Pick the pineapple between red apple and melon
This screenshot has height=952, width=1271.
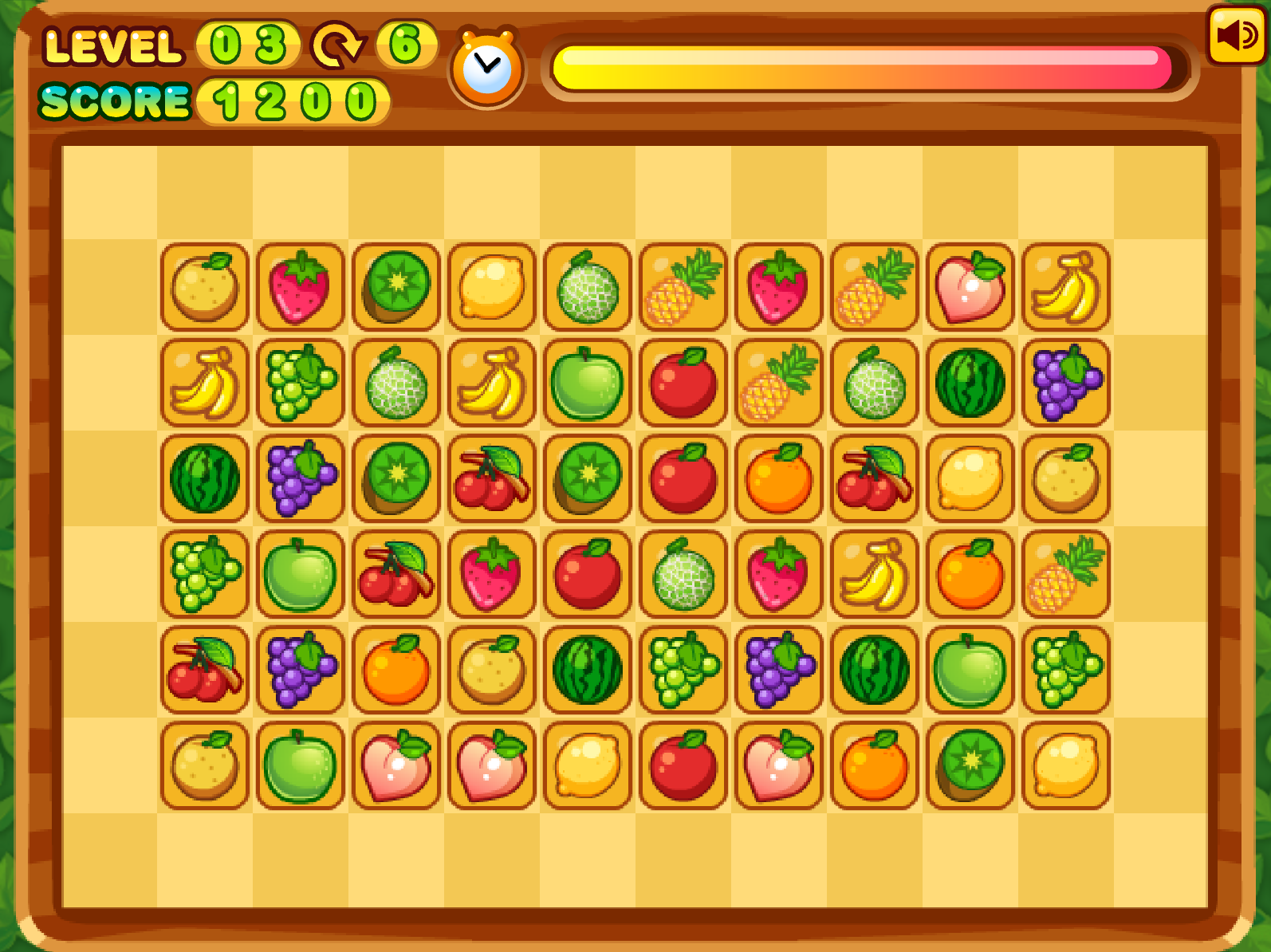point(779,383)
